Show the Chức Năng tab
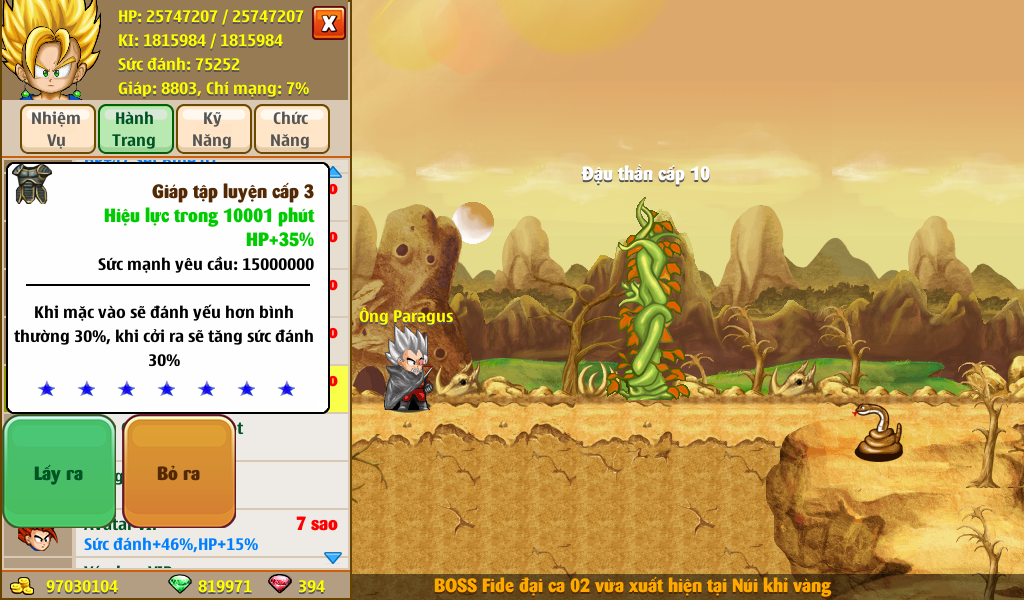This screenshot has height=600, width=1024. click(x=291, y=129)
